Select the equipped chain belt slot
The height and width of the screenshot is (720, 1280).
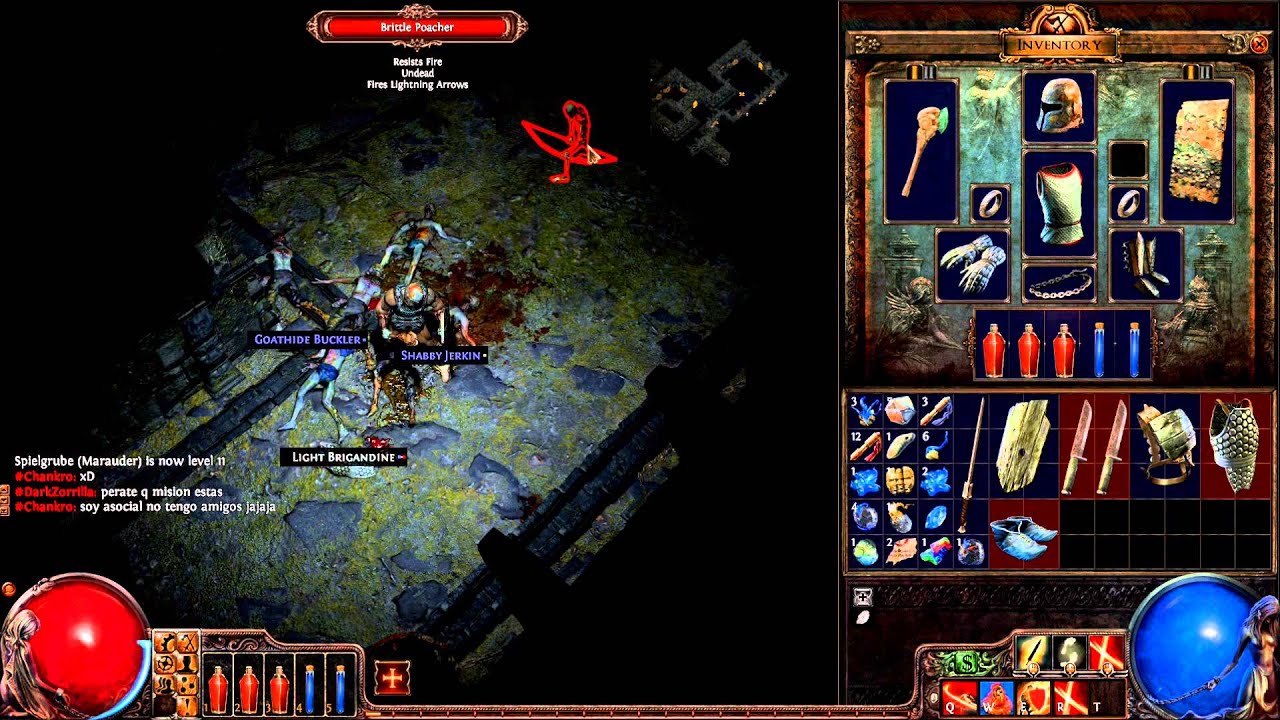[1059, 283]
